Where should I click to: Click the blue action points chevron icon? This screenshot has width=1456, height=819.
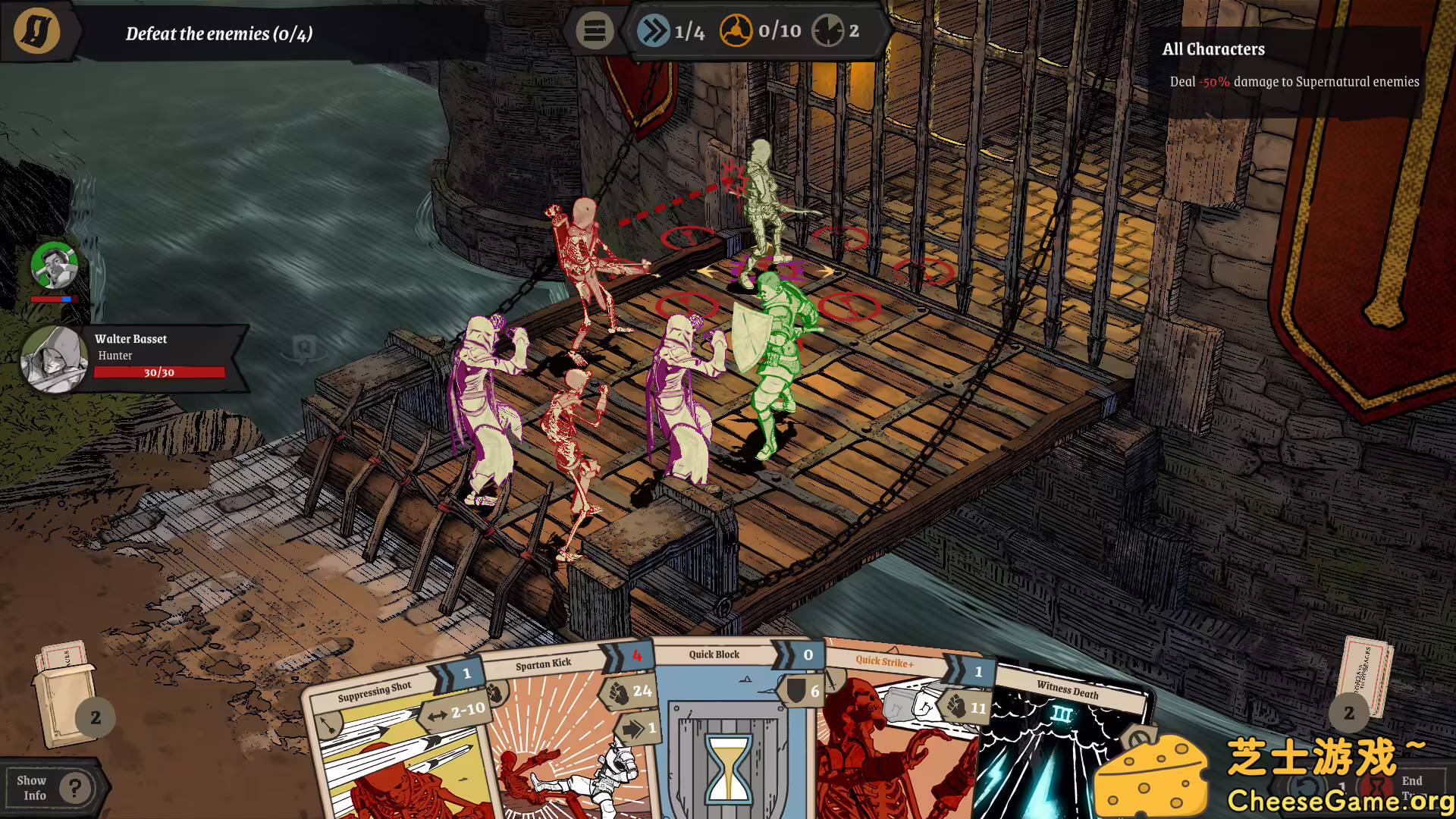[653, 31]
